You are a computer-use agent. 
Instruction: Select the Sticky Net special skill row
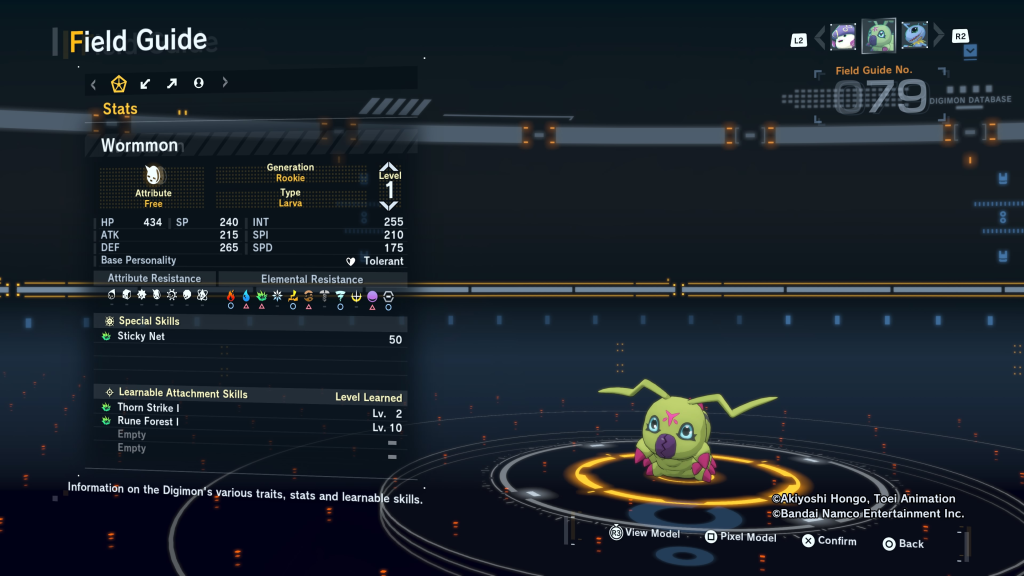click(250, 338)
